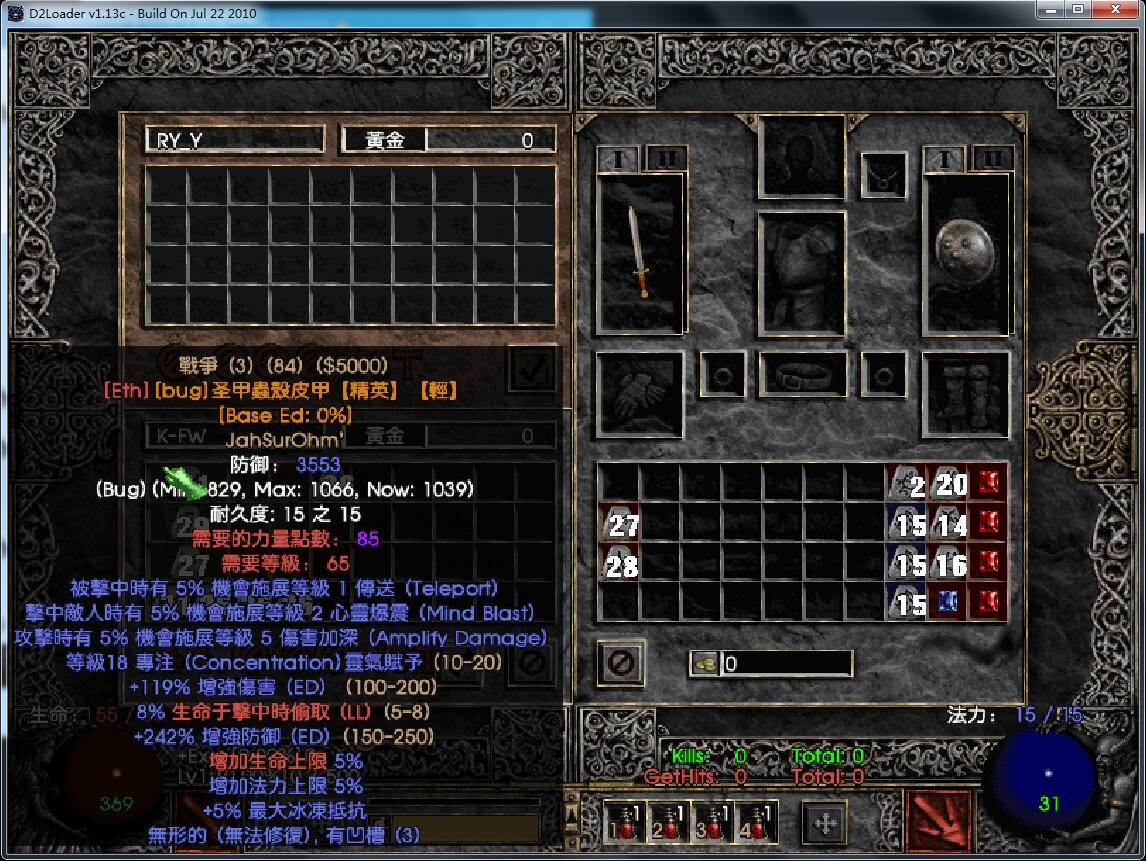The width and height of the screenshot is (1146, 861).
Task: Switch to weapon set II above the shield
Action: [991, 158]
